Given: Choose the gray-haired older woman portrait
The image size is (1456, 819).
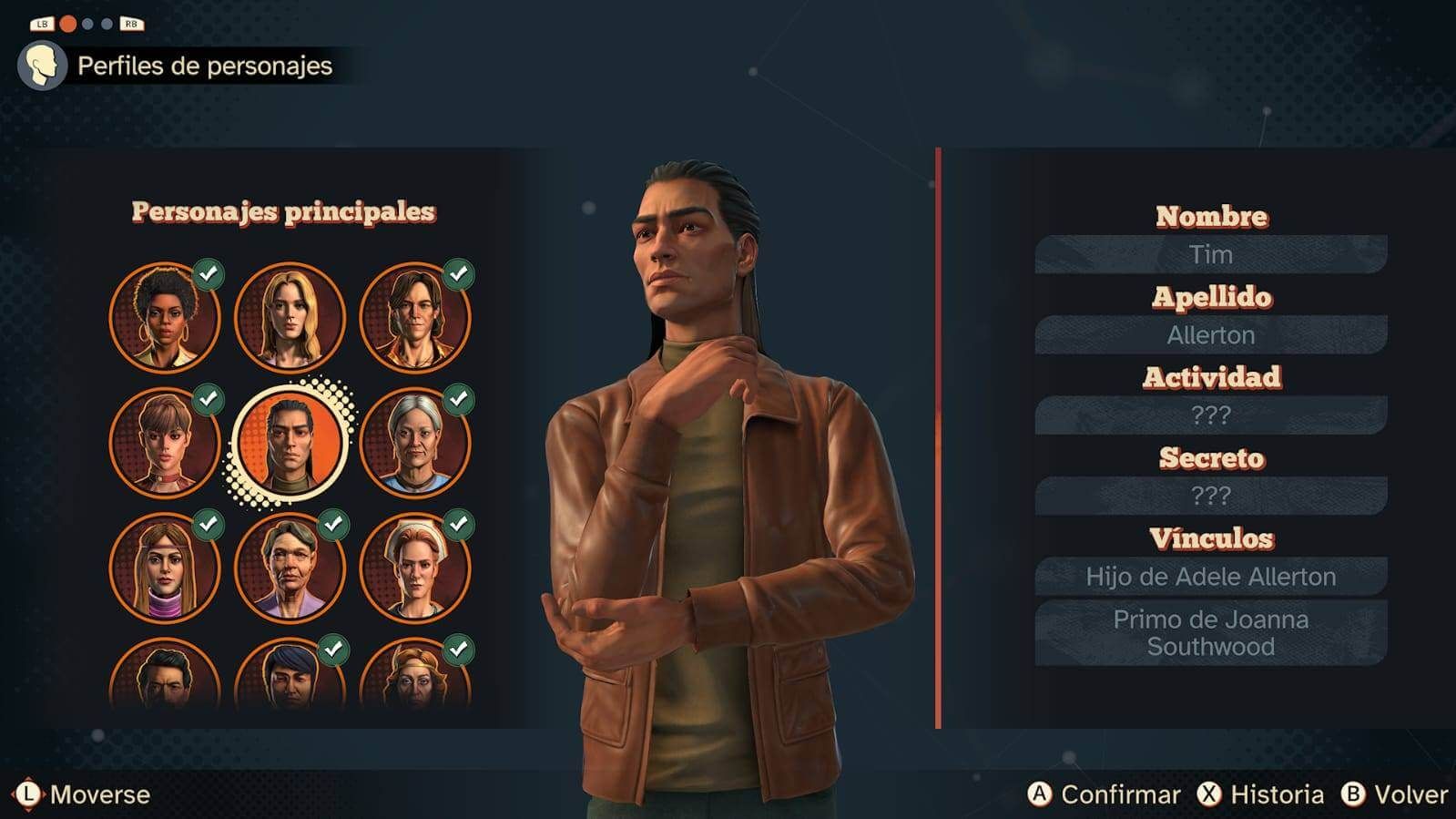Looking at the screenshot, I should pos(415,443).
